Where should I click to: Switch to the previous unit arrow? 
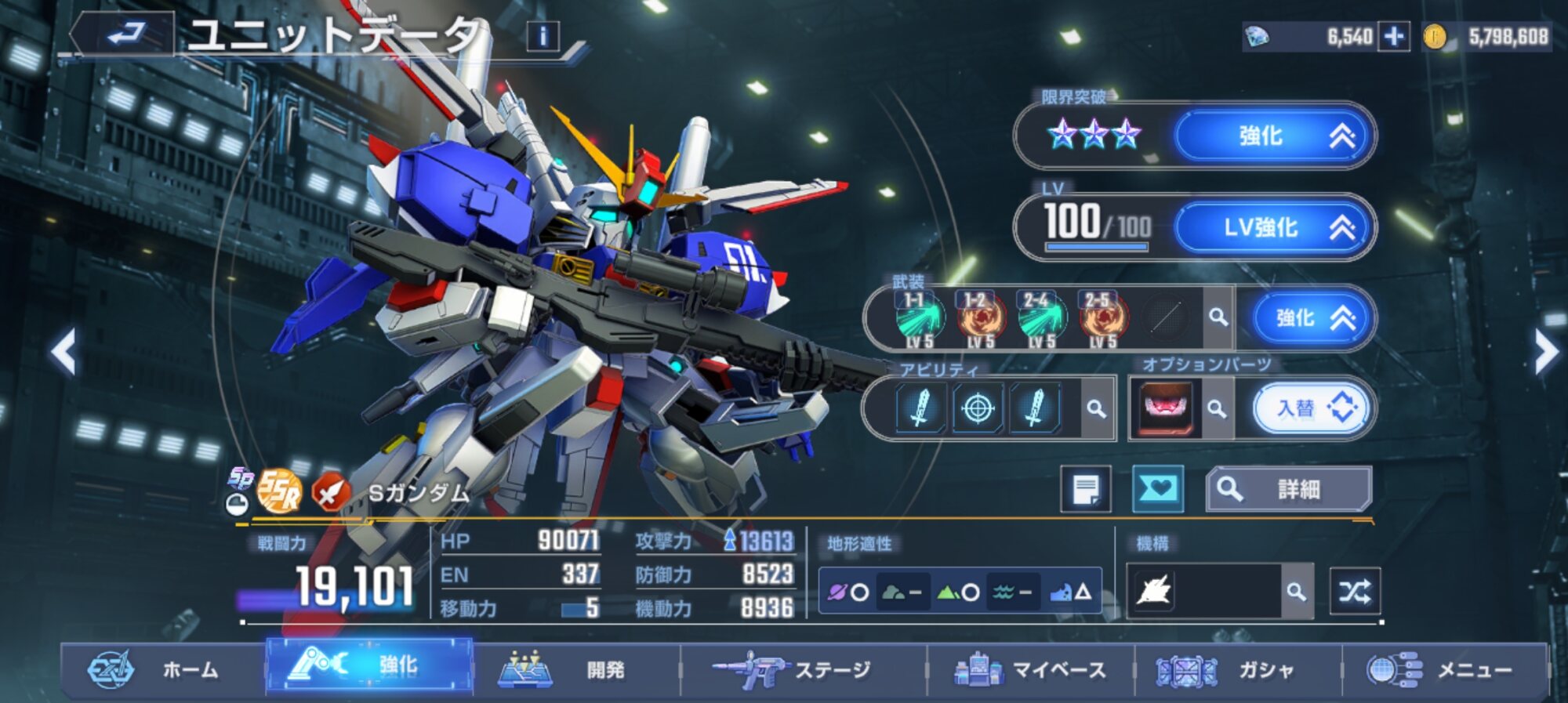(64, 352)
